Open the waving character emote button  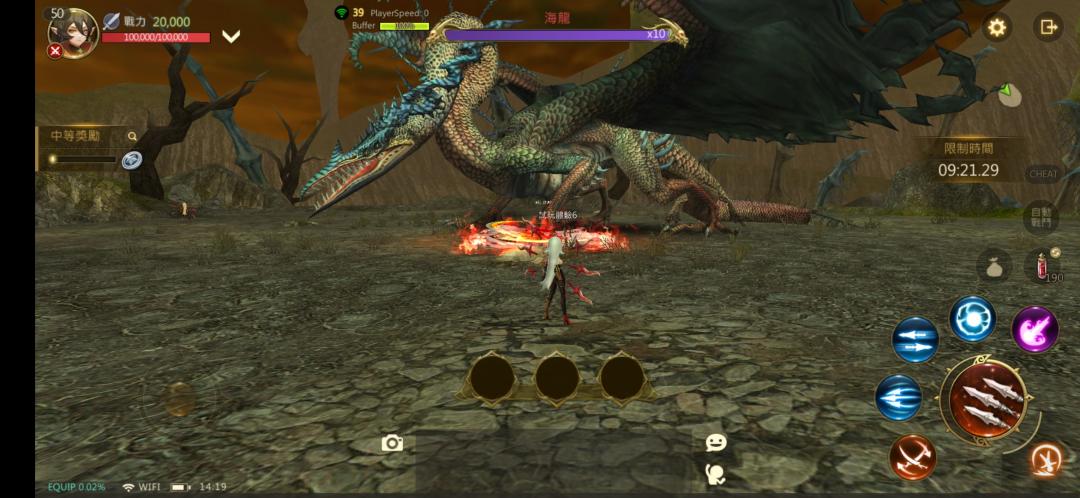pyautogui.click(x=716, y=473)
